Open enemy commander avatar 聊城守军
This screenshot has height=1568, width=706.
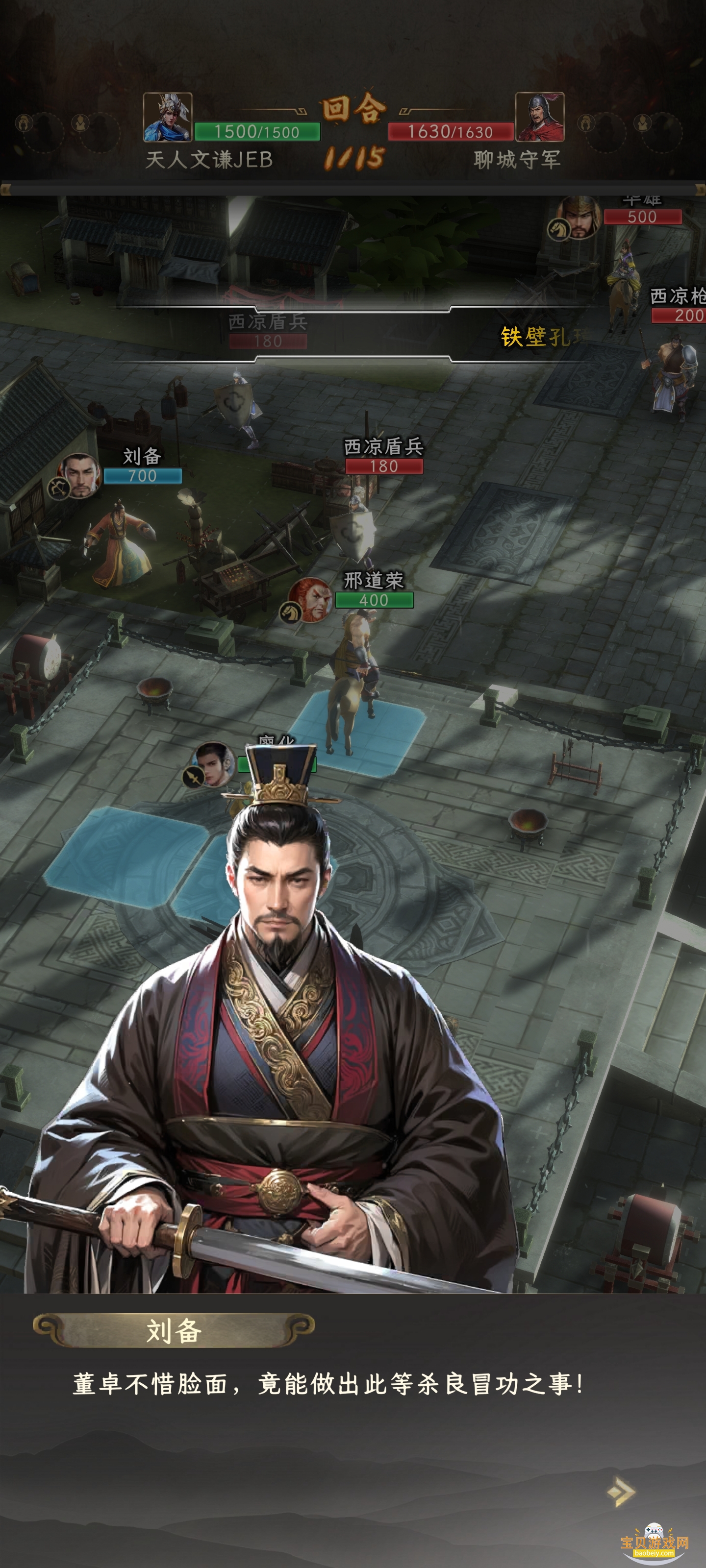(539, 117)
